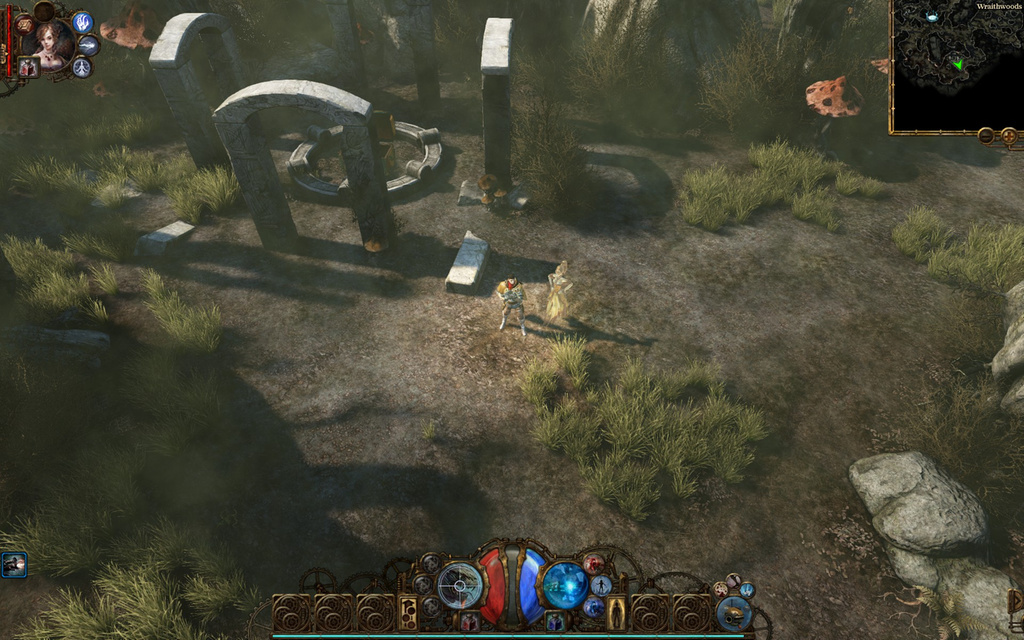Choose the companion's white tree-shaped skill icon
The width and height of the screenshot is (1024, 640).
pos(81,67)
